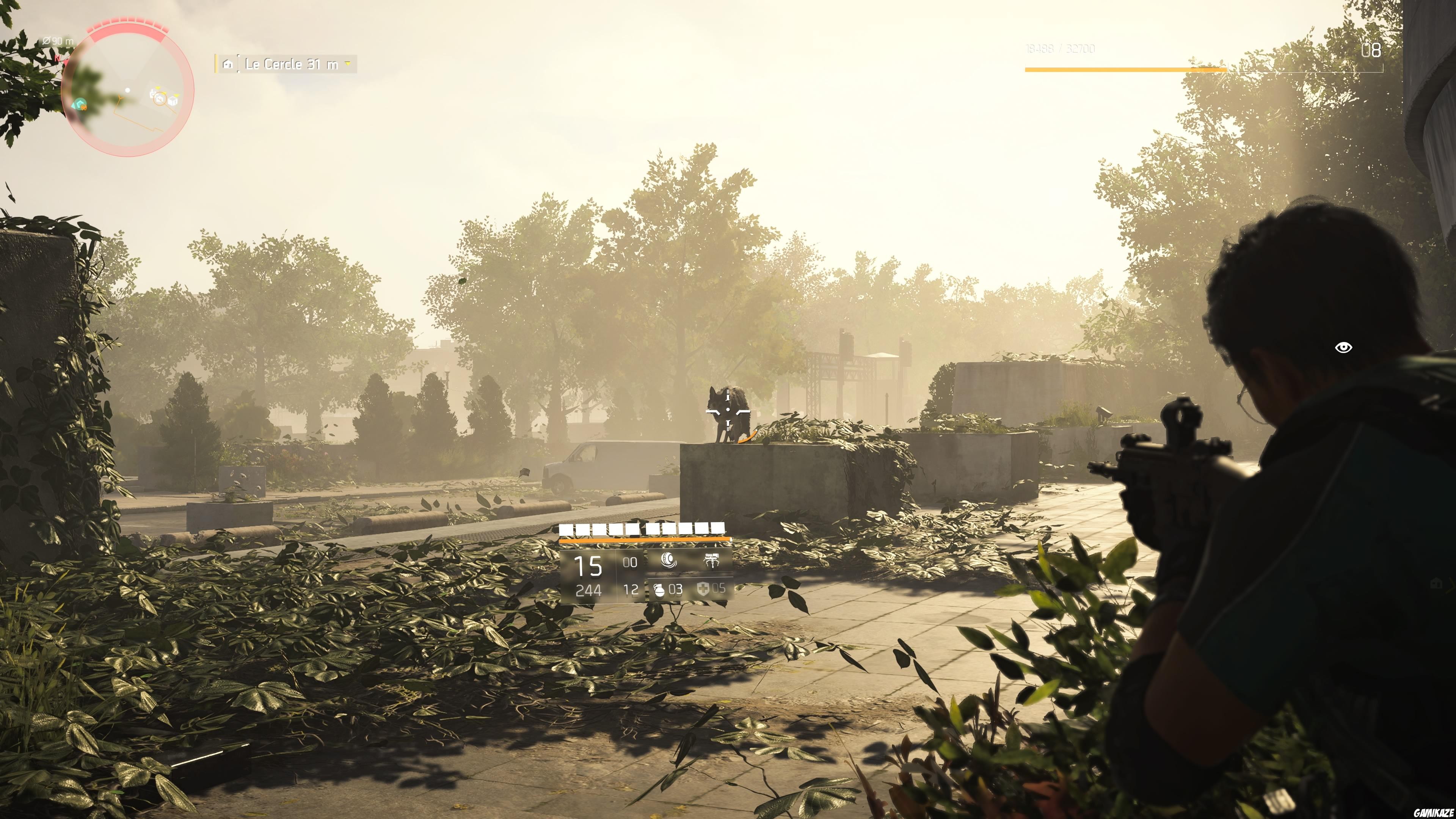Viewport: 1456px width, 819px height.
Task: Click the 18488 / 32700 XP counter text
Action: [1061, 48]
